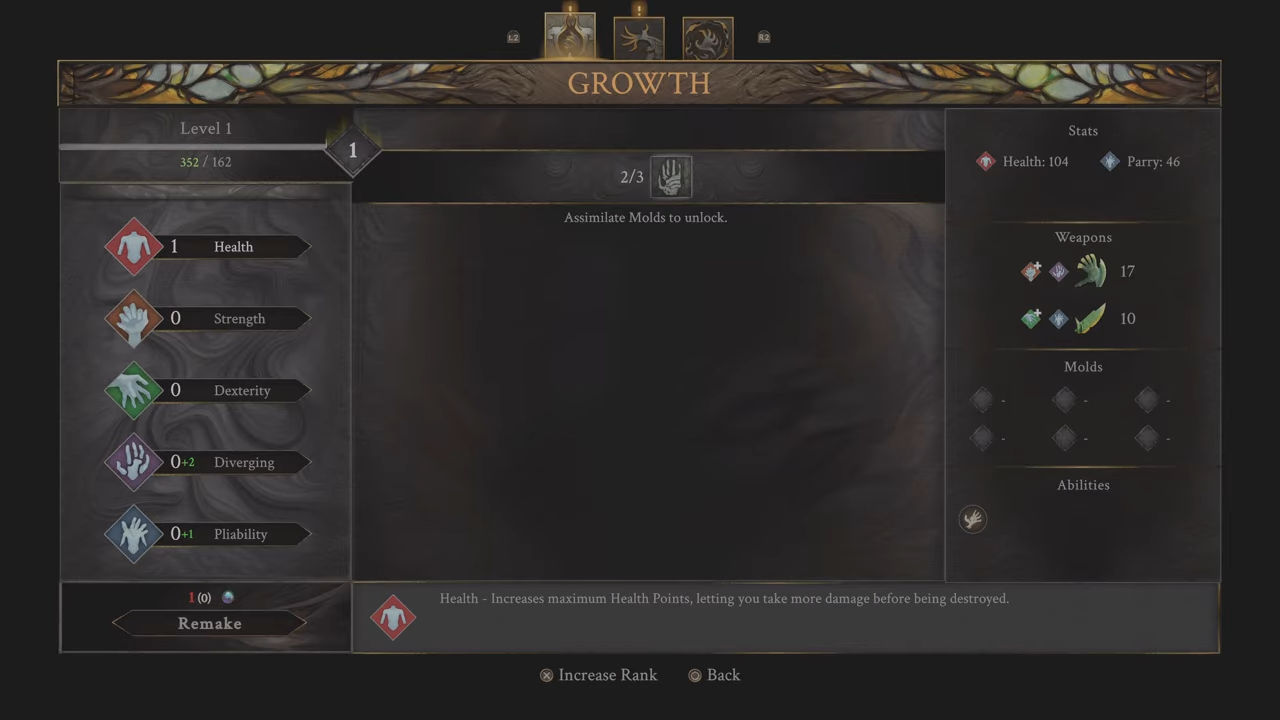Switch to the antler creature tab

(x=639, y=38)
